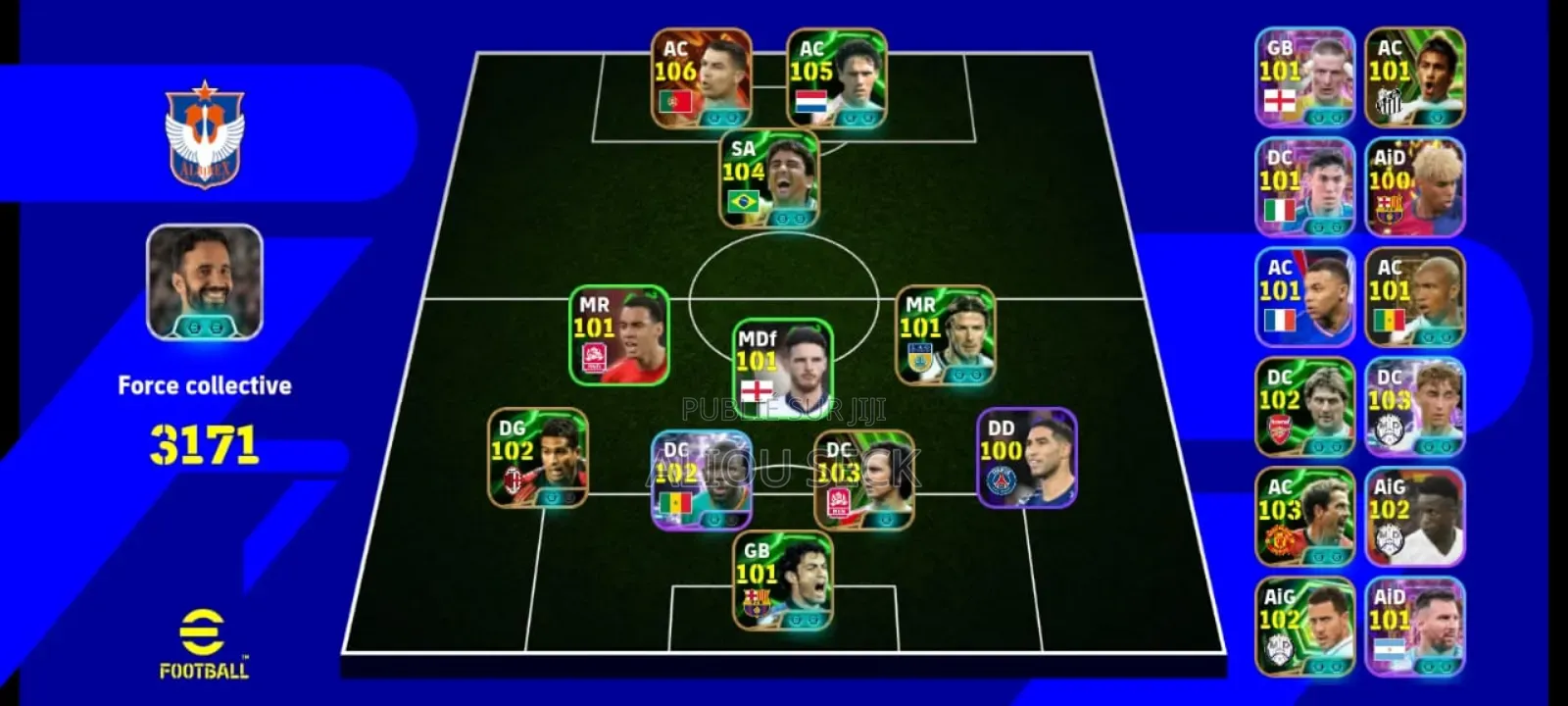This screenshot has width=1568, height=706.
Task: Select the MDf 101 English midfielder card
Action: (784, 373)
